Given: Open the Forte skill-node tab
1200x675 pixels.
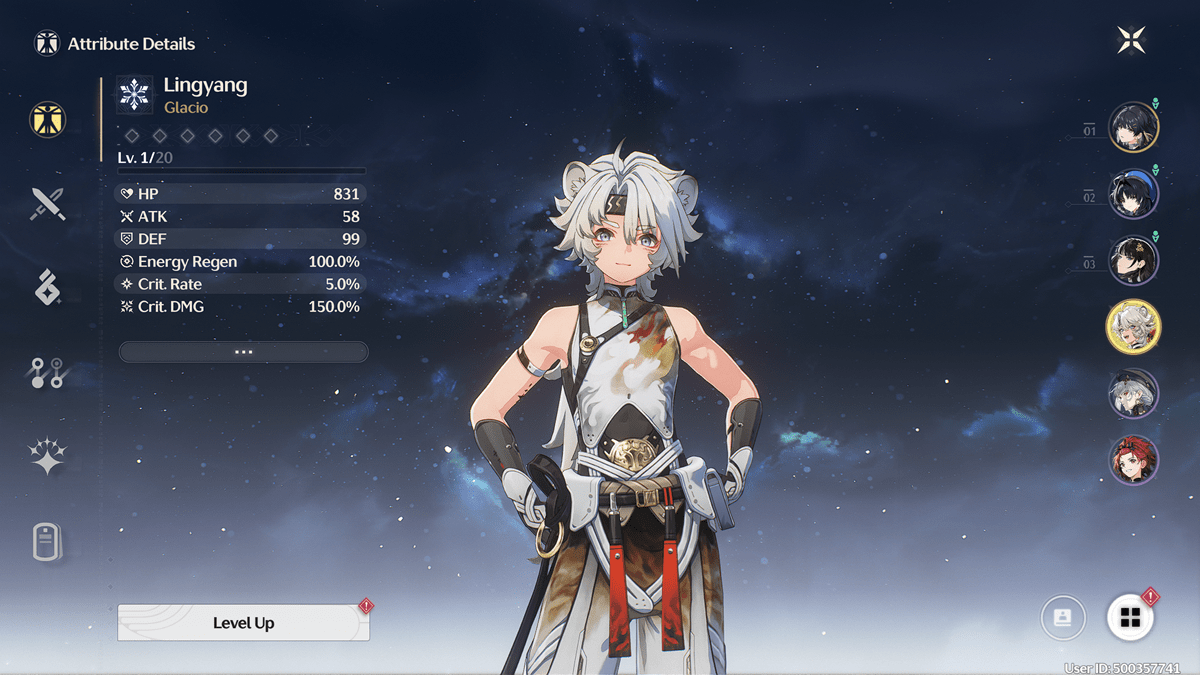Looking at the screenshot, I should point(47,373).
